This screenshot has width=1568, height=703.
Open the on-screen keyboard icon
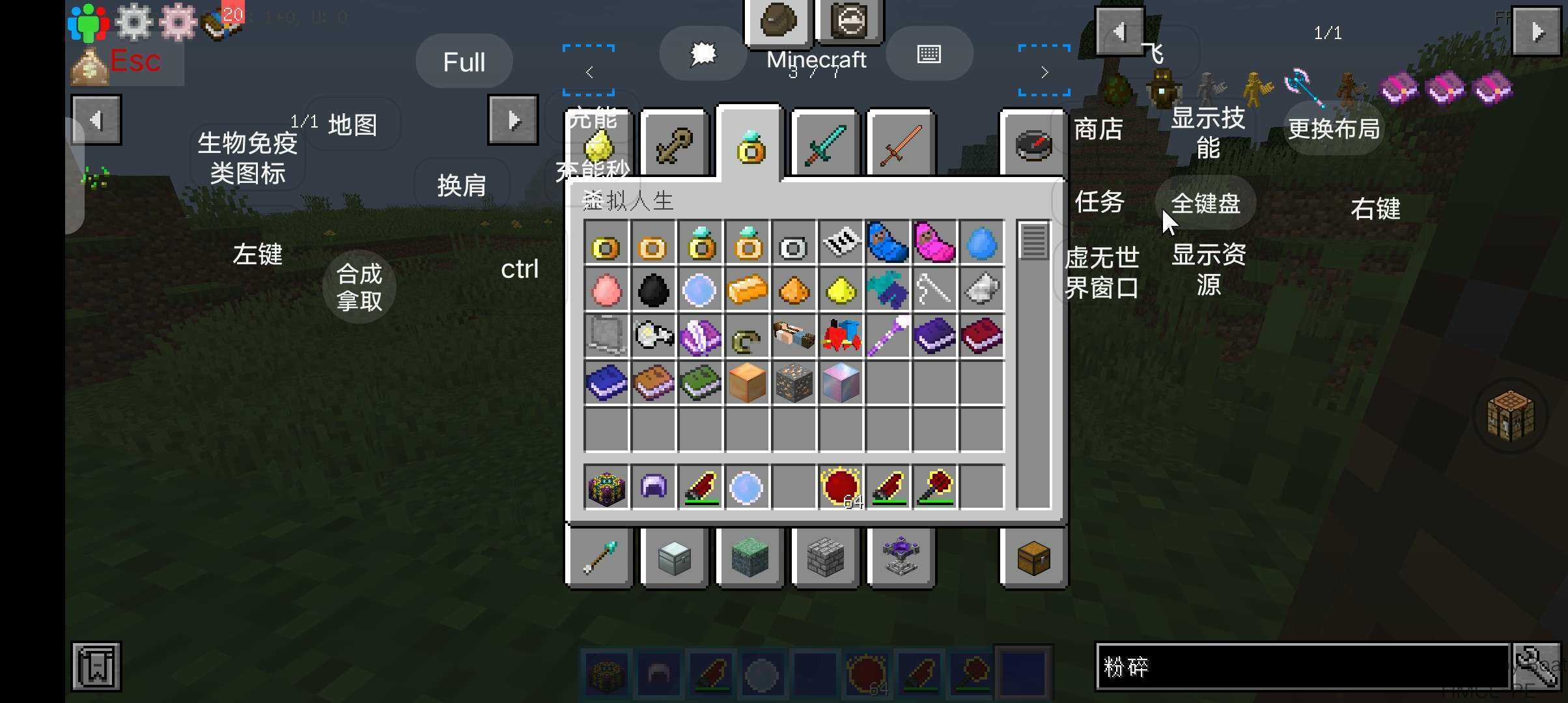point(929,54)
